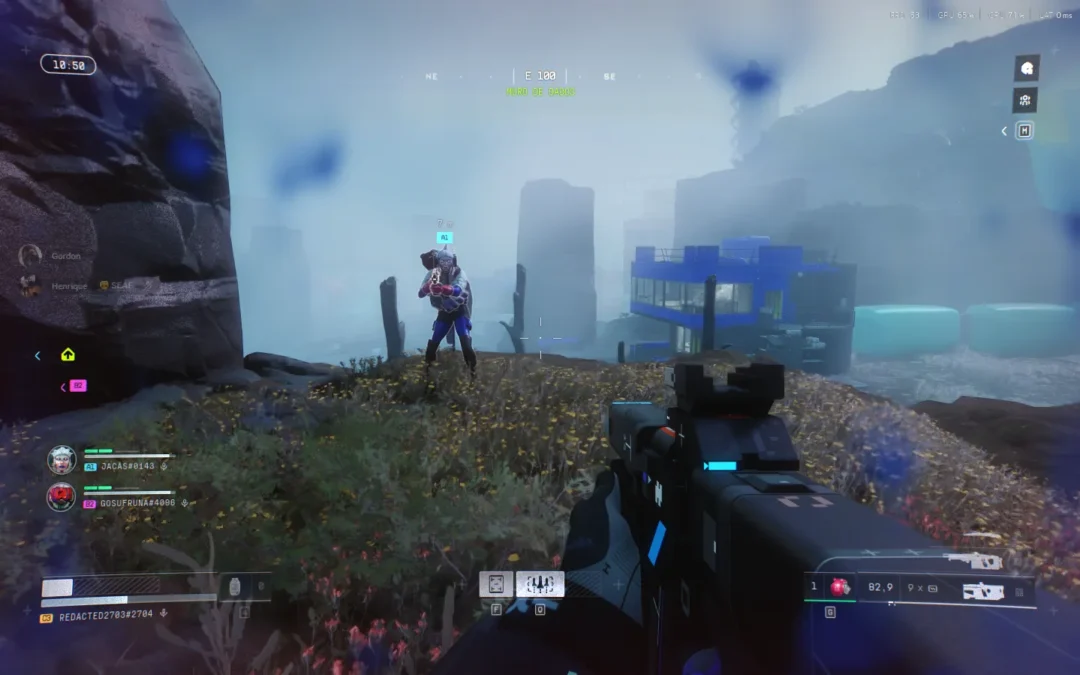Activate the ability with the drone swarm icon
This screenshot has height=675, width=1080.
[x=540, y=584]
